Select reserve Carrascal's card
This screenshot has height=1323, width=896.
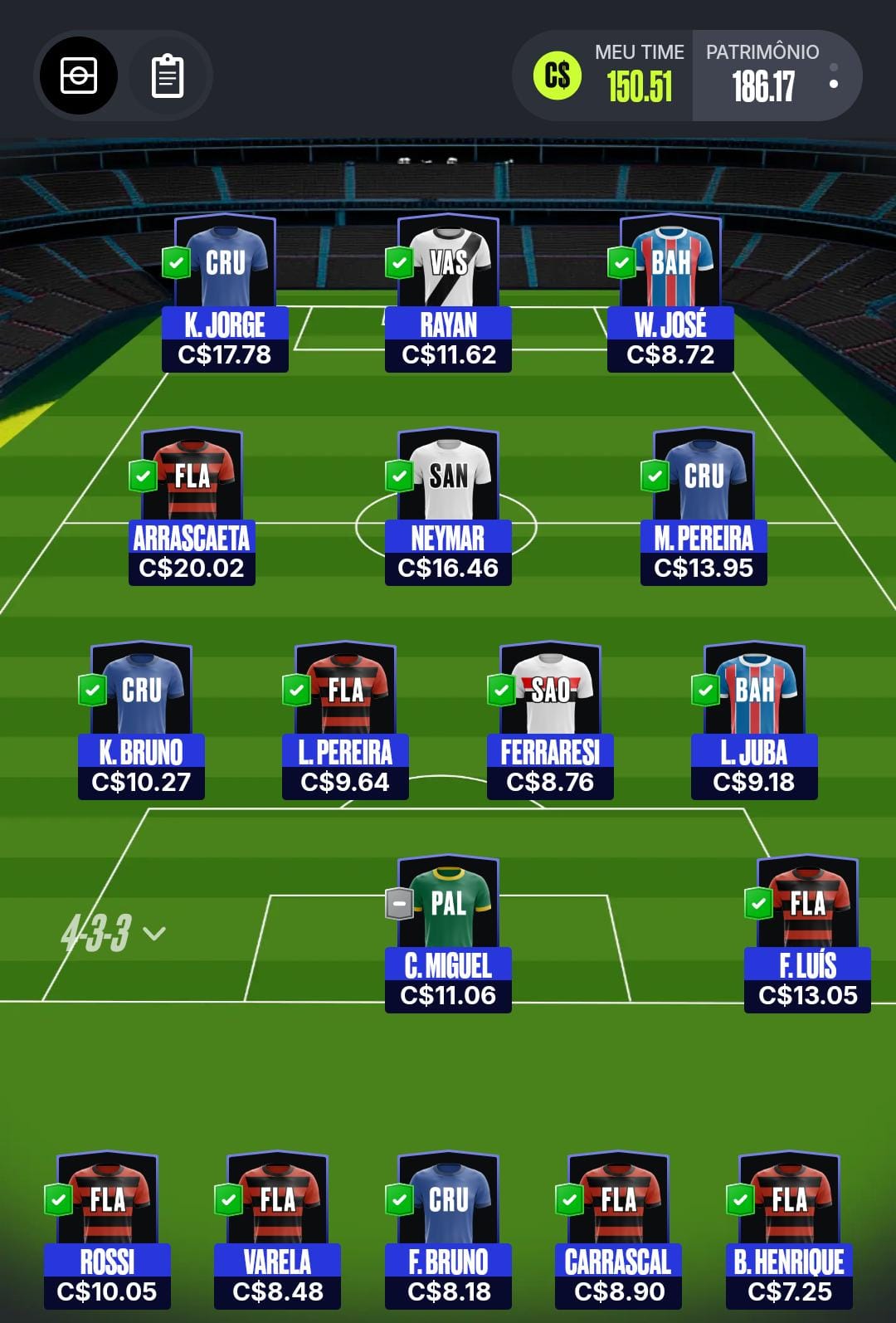(618, 1229)
